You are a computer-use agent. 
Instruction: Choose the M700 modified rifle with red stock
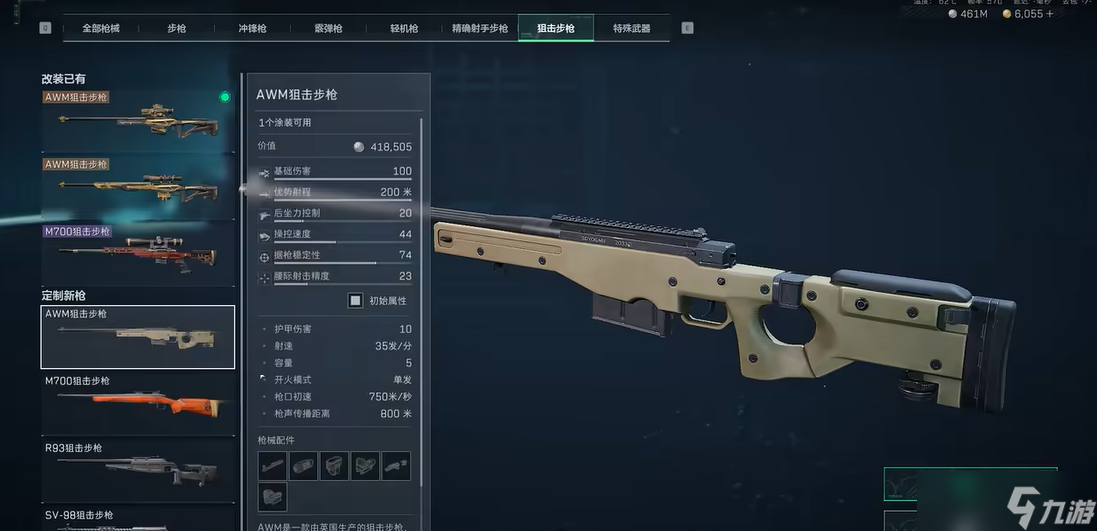coord(138,254)
